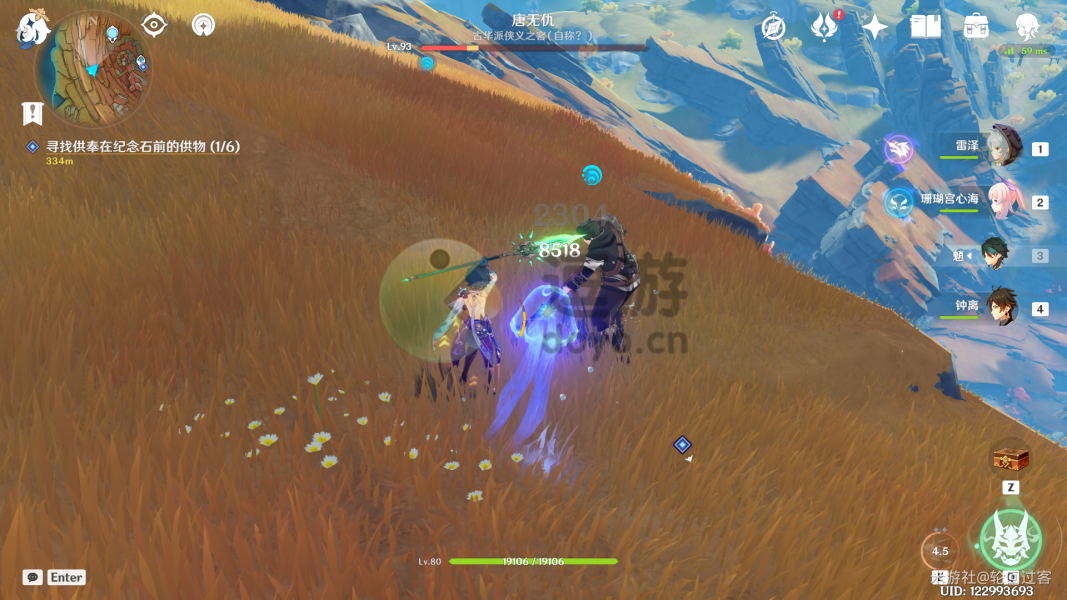Use the treasure chest gadget
Image resolution: width=1067 pixels, height=600 pixels.
pos(1011,459)
